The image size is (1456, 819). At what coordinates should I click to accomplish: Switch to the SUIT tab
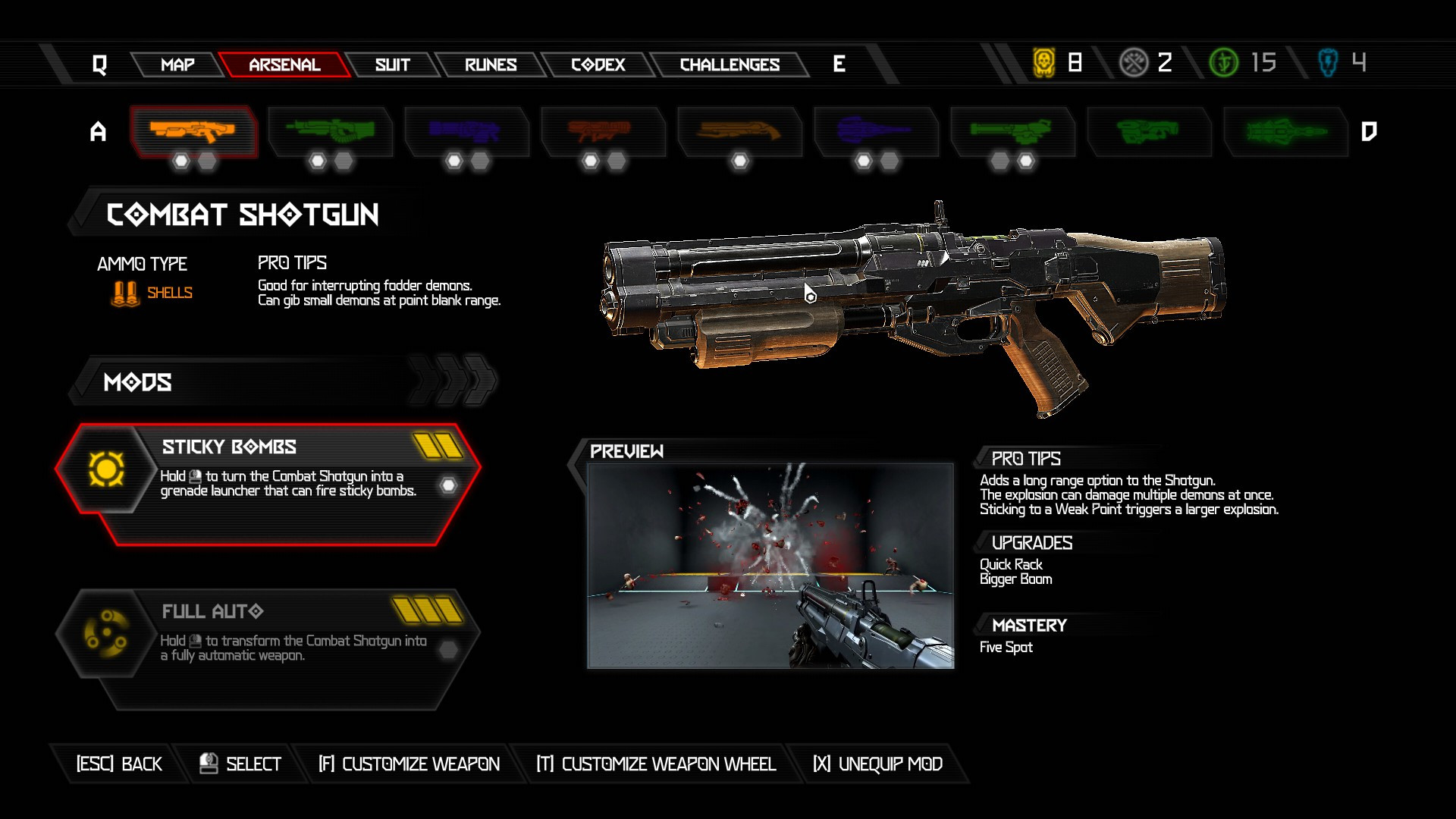click(x=391, y=64)
